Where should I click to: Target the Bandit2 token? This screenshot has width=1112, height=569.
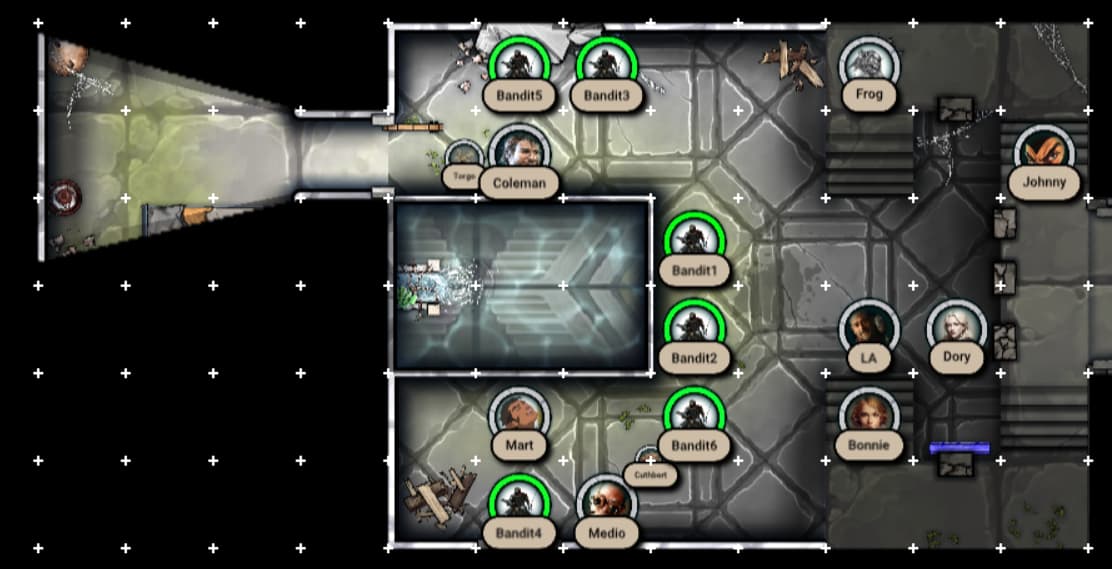(x=694, y=329)
